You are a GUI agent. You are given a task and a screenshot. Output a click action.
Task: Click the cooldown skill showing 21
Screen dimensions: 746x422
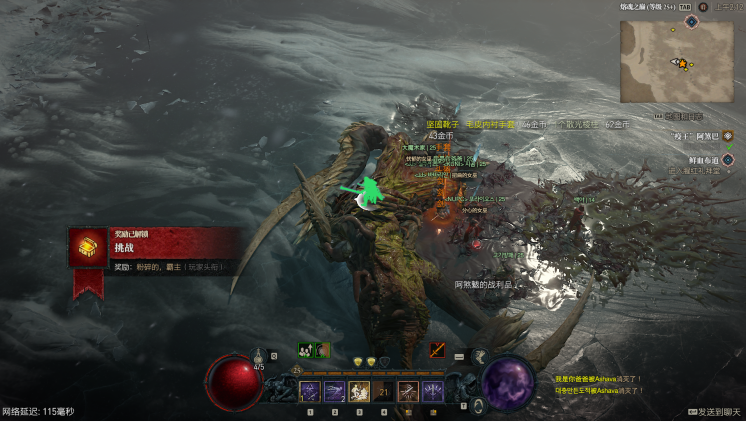tap(383, 392)
